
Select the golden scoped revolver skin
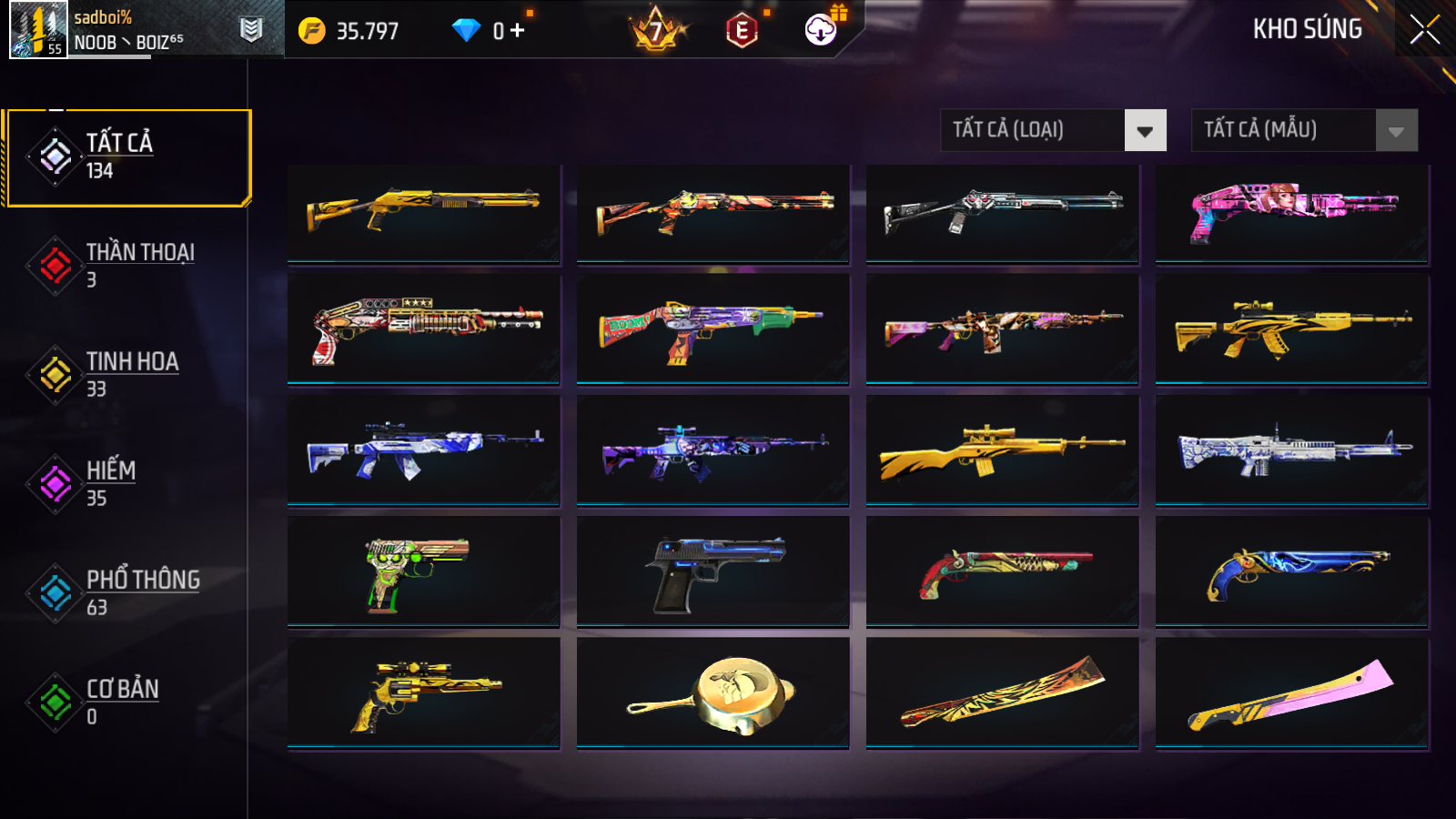pos(423,693)
